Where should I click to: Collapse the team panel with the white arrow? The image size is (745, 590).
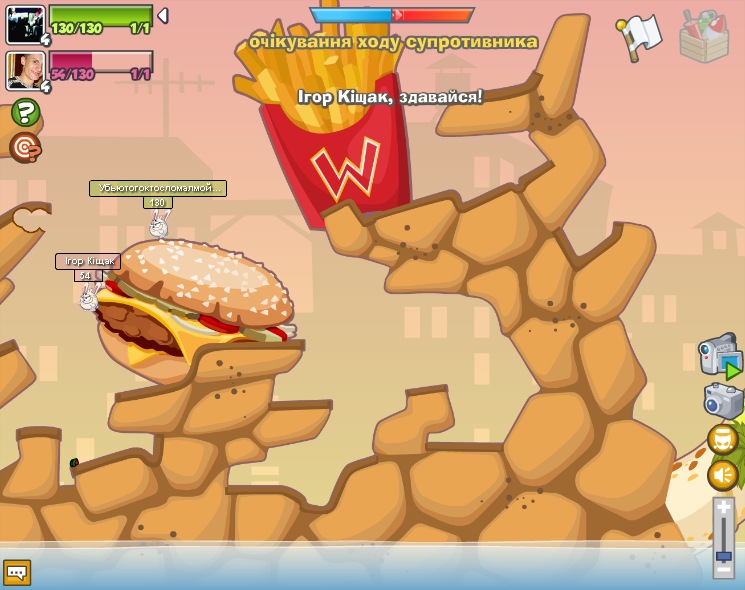[x=163, y=16]
